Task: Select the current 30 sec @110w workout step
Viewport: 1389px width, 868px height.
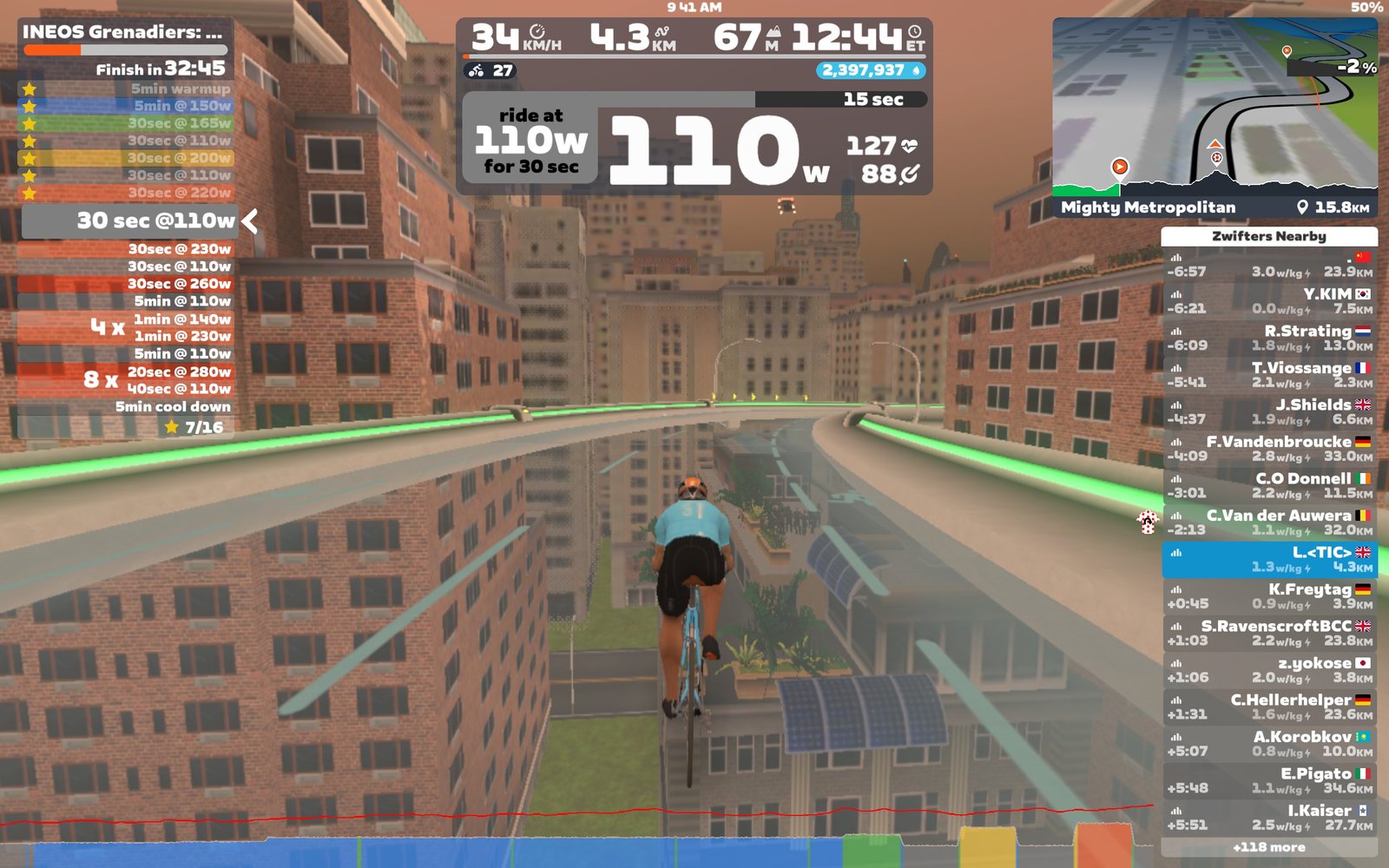Action: tap(130, 221)
